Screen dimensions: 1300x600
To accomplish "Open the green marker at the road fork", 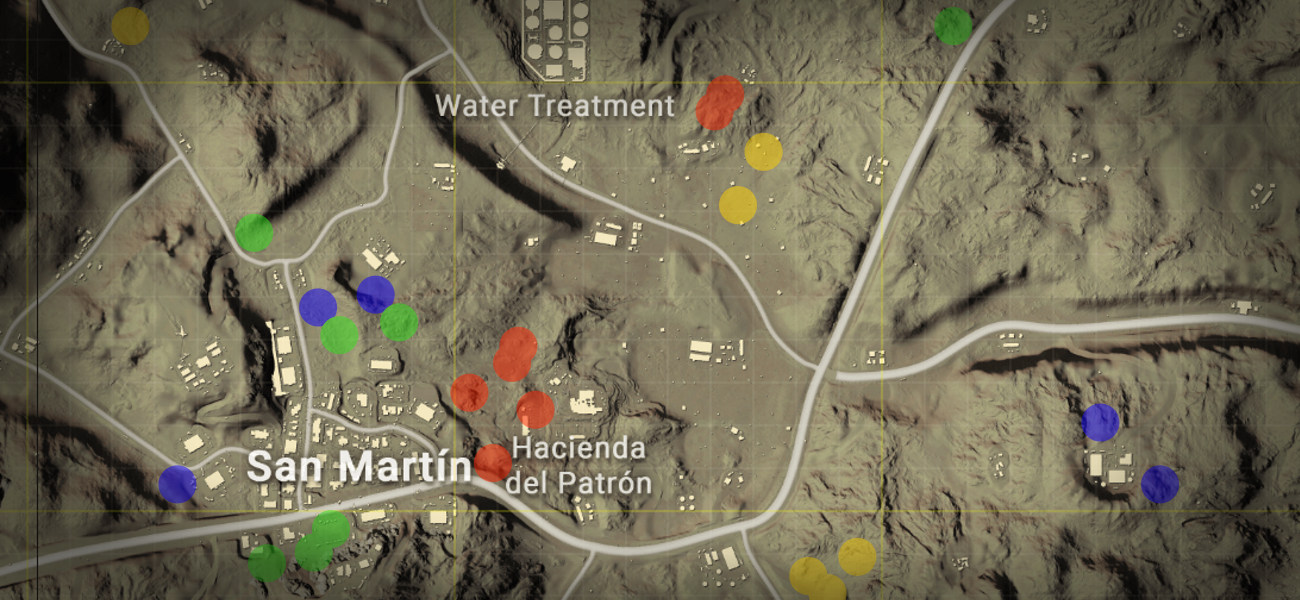I will click(254, 233).
